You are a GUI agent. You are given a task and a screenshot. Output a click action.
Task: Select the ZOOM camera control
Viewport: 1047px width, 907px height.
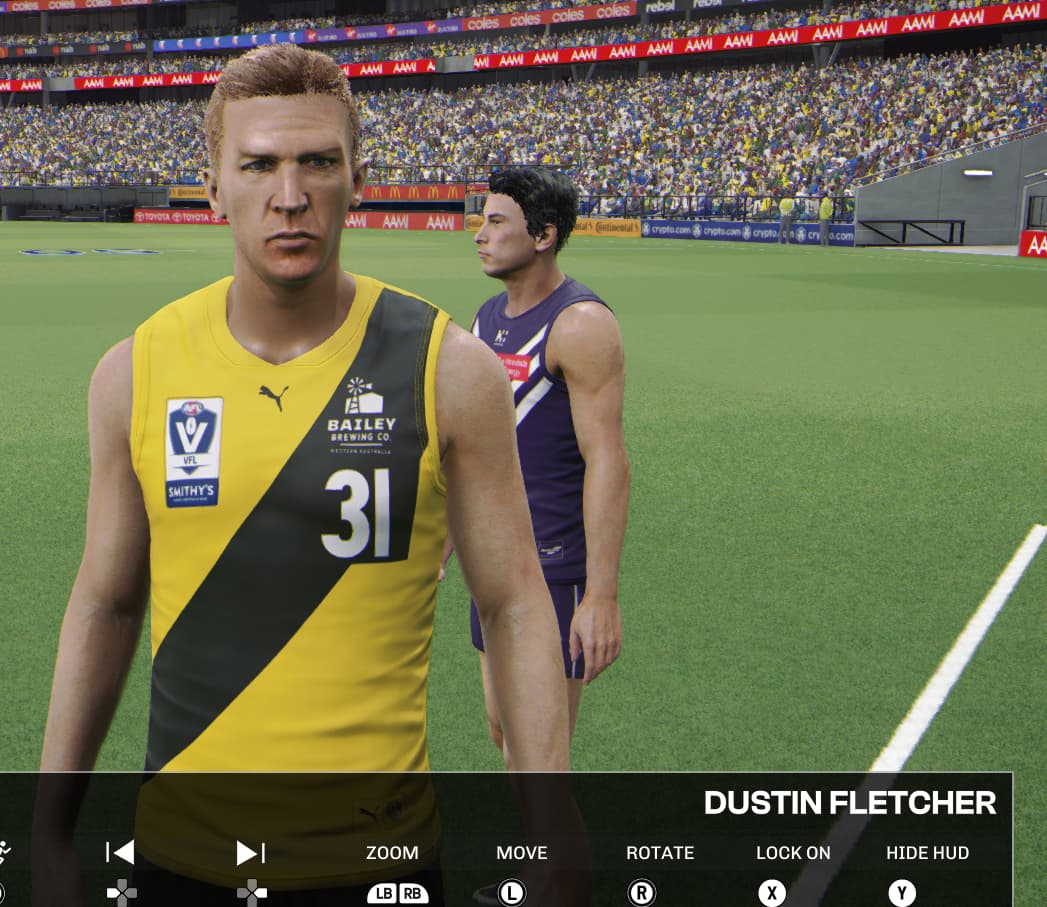392,853
